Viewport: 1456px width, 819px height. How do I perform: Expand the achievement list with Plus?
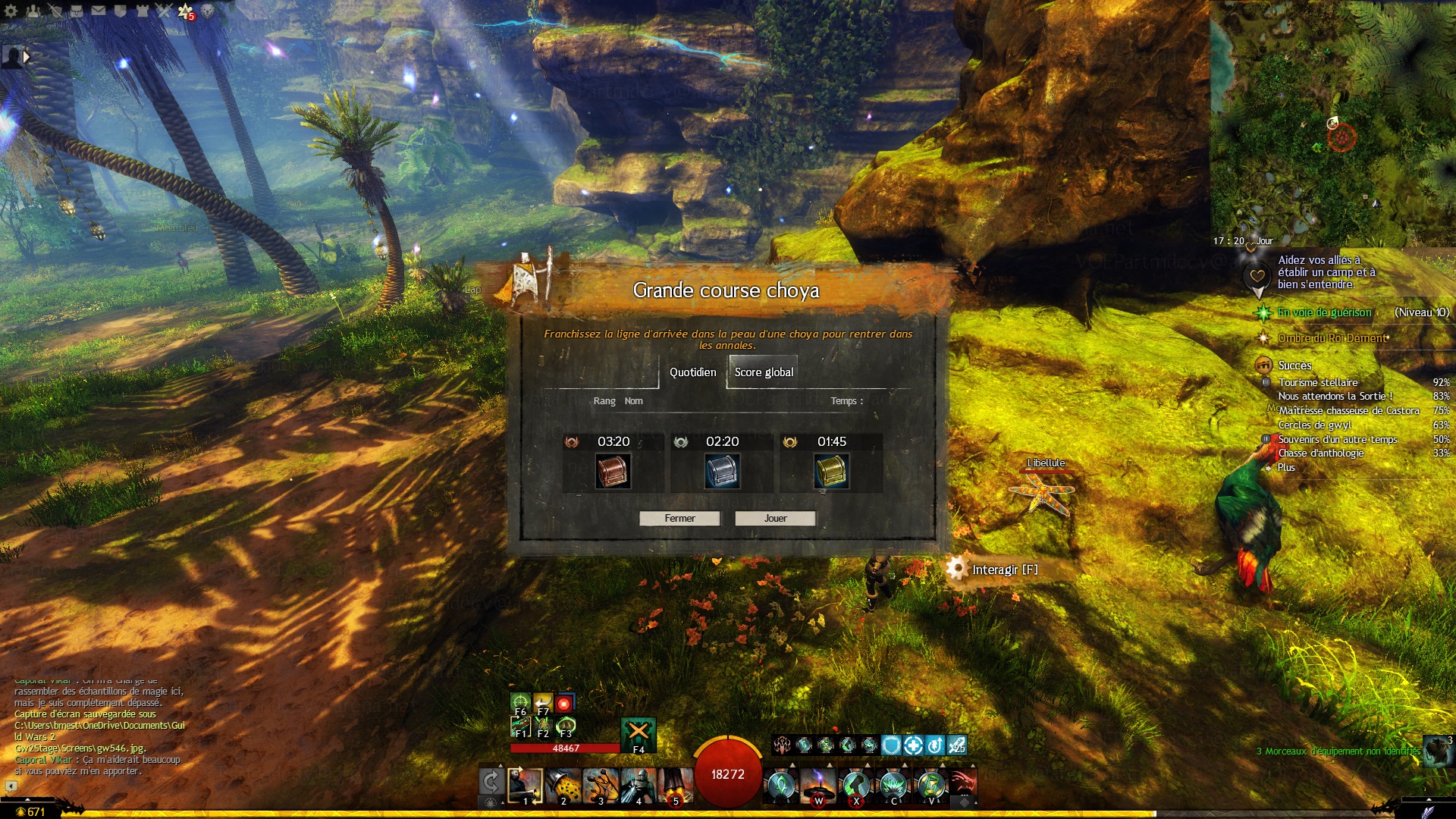[1286, 467]
